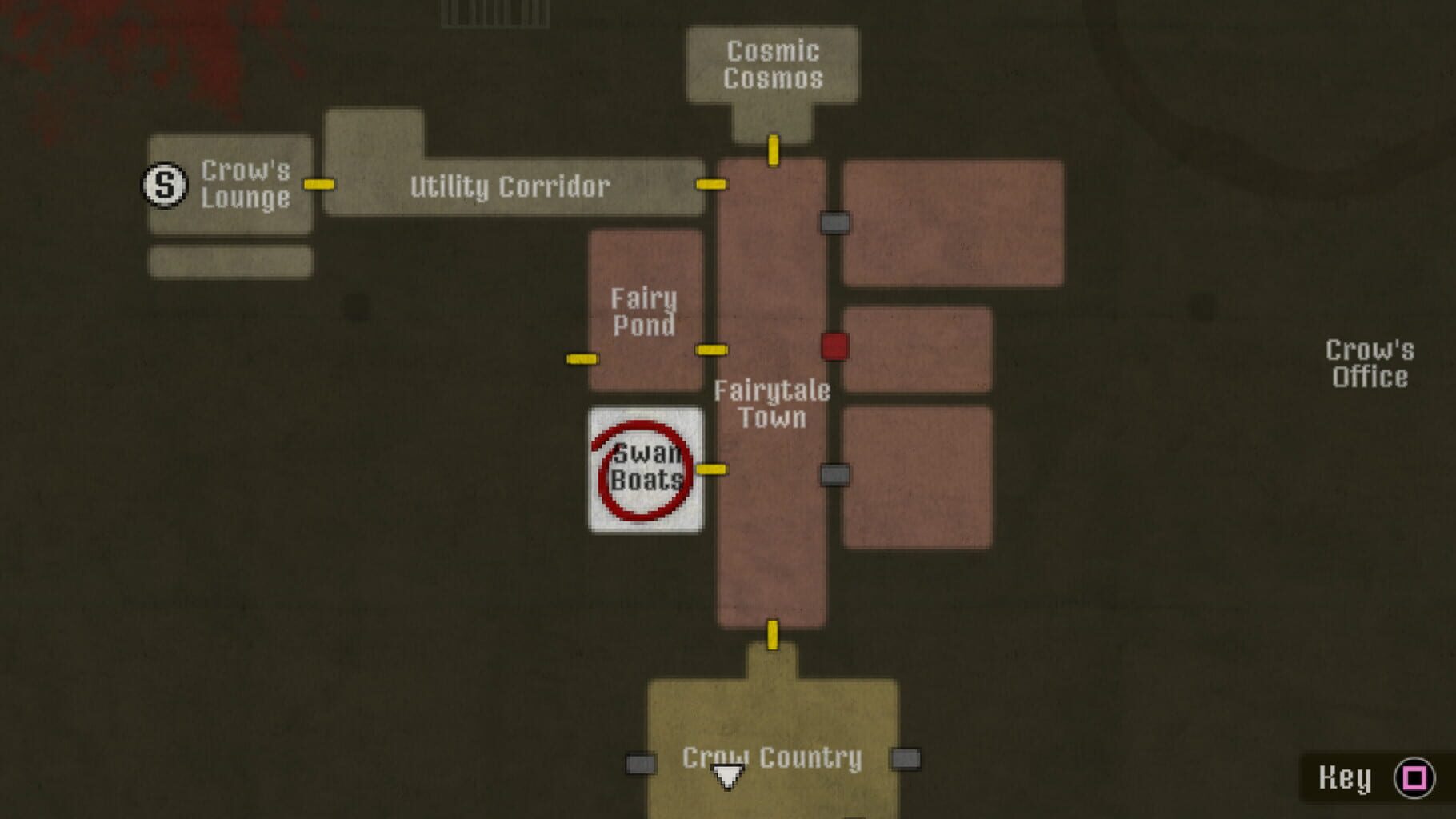Click the yellow door between Fairy Pond and Fairytale Town
Viewport: 1456px width, 819px height.
(x=710, y=350)
